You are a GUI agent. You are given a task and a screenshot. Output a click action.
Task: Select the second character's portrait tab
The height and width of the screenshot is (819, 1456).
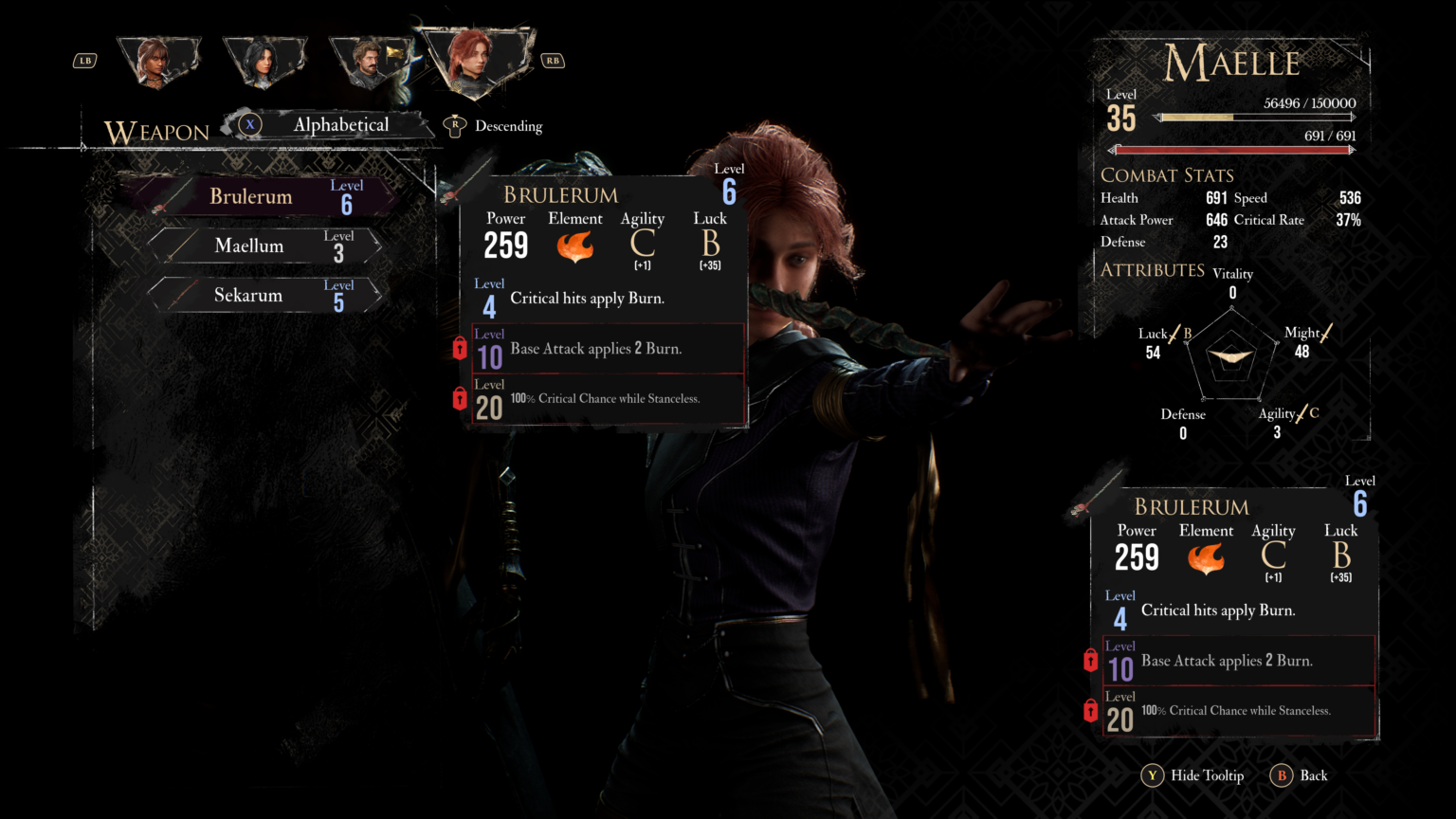tap(266, 59)
